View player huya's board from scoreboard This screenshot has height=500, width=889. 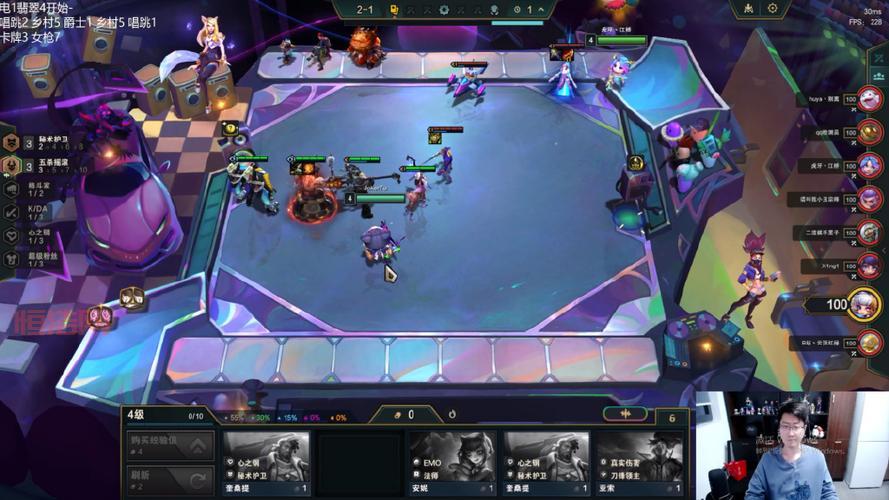[x=869, y=100]
